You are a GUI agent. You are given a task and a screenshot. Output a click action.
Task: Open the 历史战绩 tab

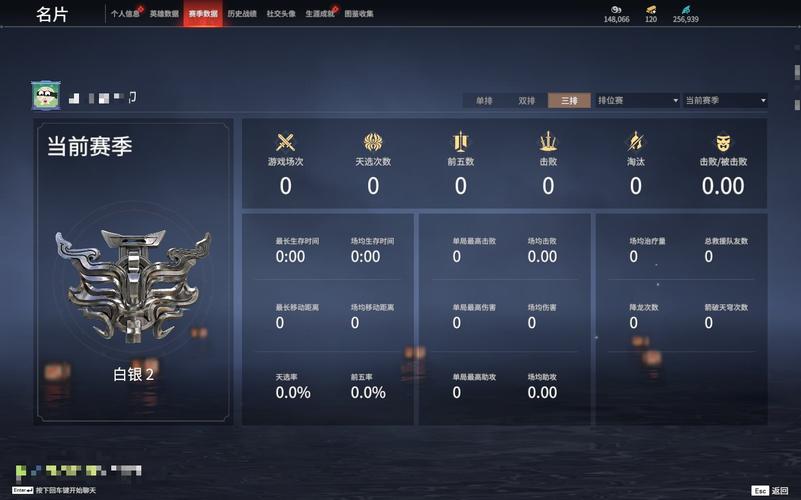point(242,14)
